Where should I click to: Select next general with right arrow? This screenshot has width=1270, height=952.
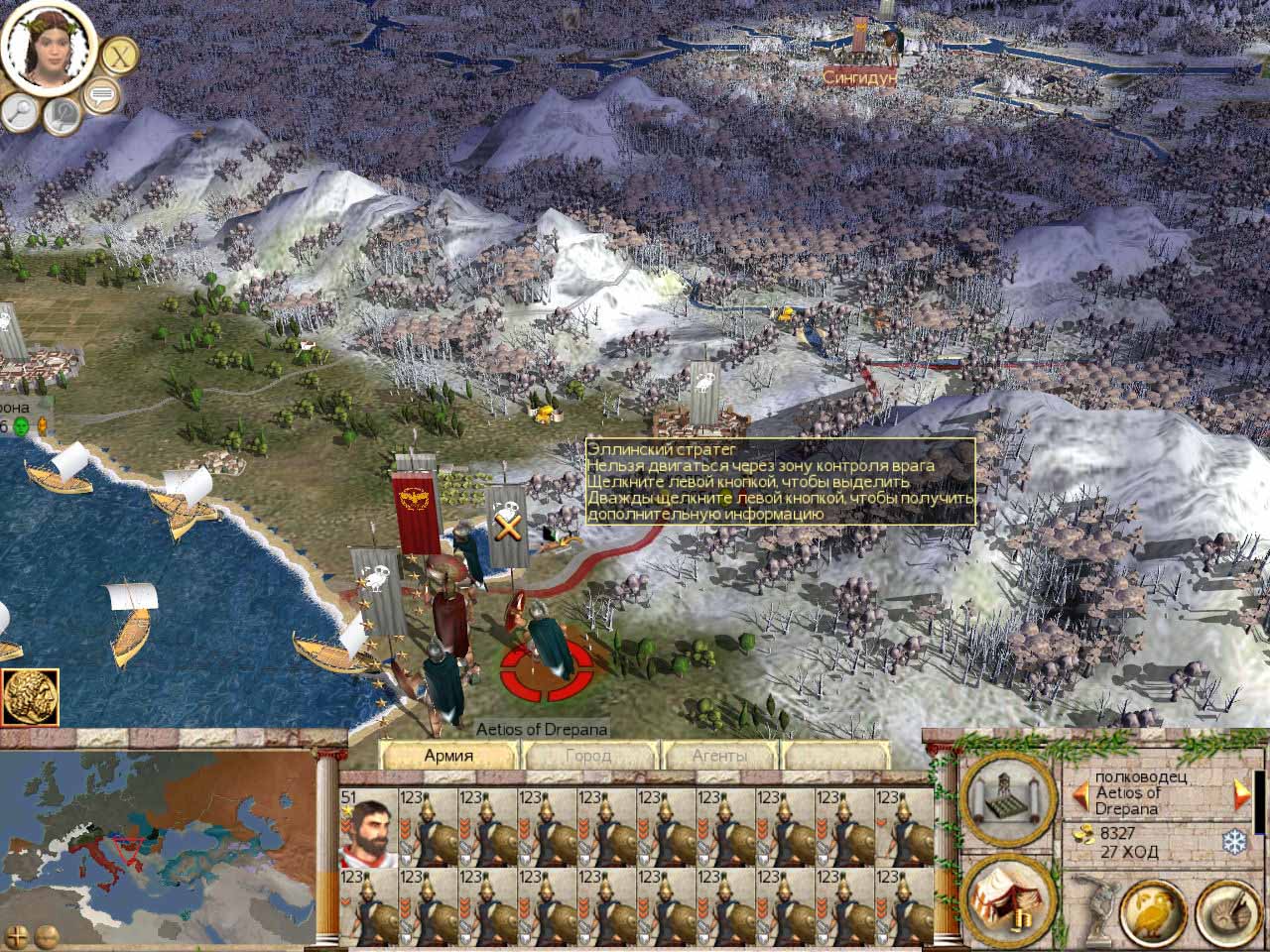[1240, 793]
